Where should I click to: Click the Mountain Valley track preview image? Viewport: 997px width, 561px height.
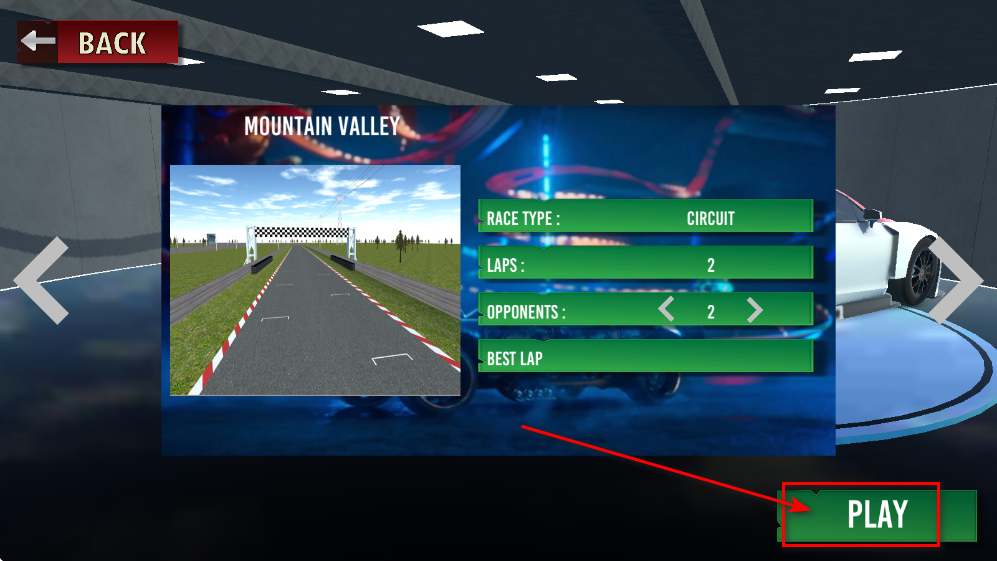[315, 280]
